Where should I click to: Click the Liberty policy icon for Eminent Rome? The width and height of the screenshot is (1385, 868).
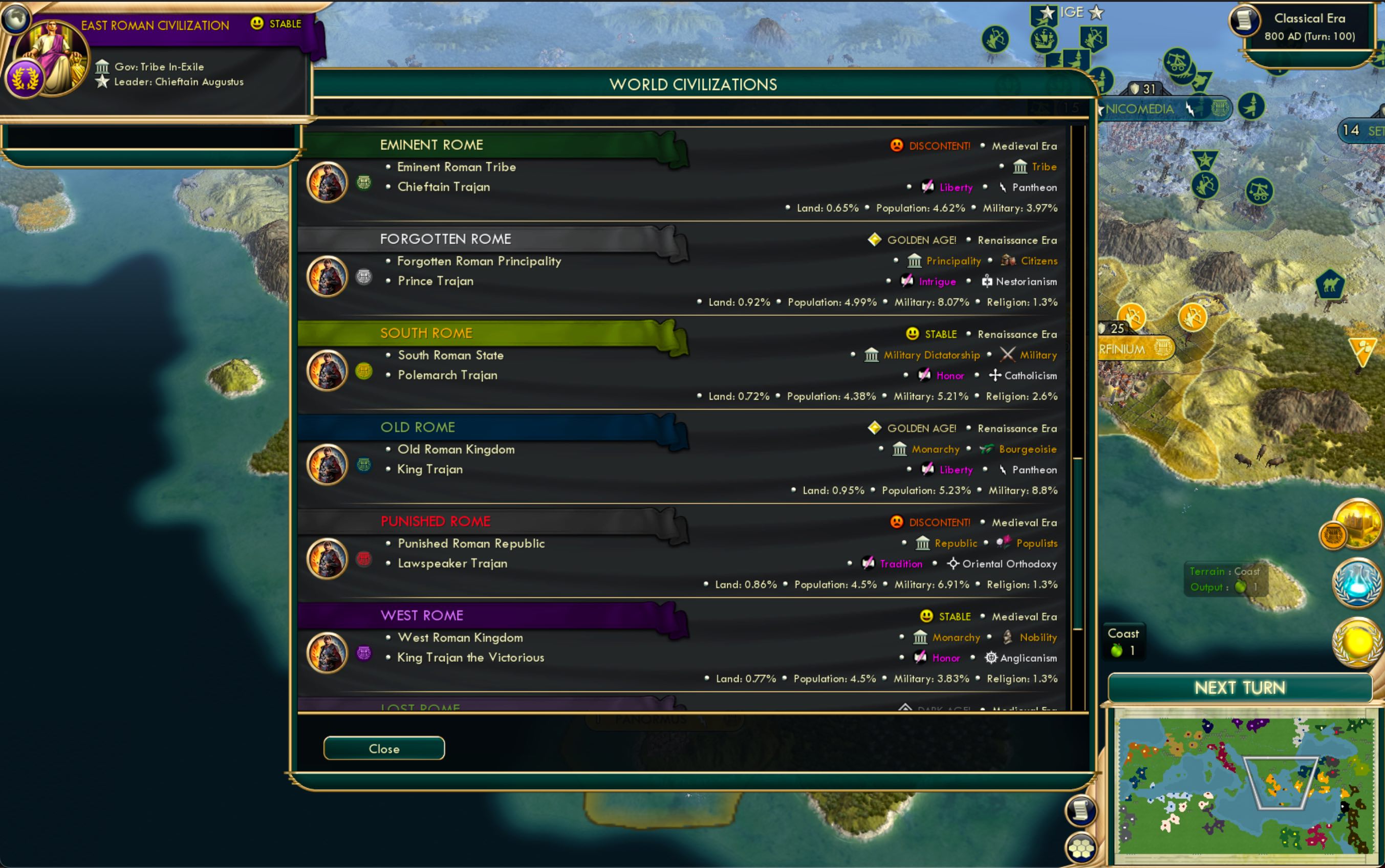click(x=927, y=187)
